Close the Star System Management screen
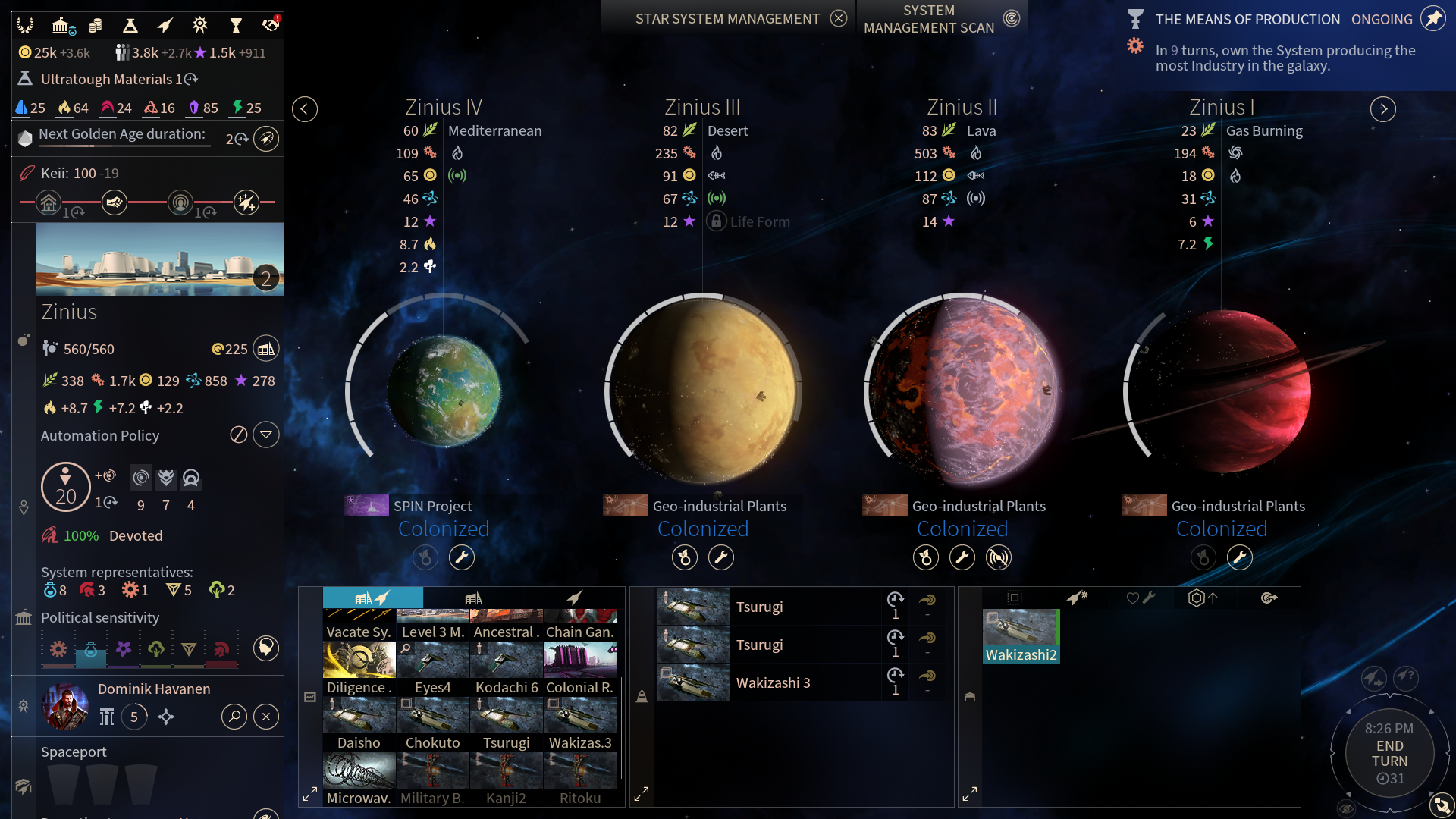The height and width of the screenshot is (819, 1456). tap(838, 19)
